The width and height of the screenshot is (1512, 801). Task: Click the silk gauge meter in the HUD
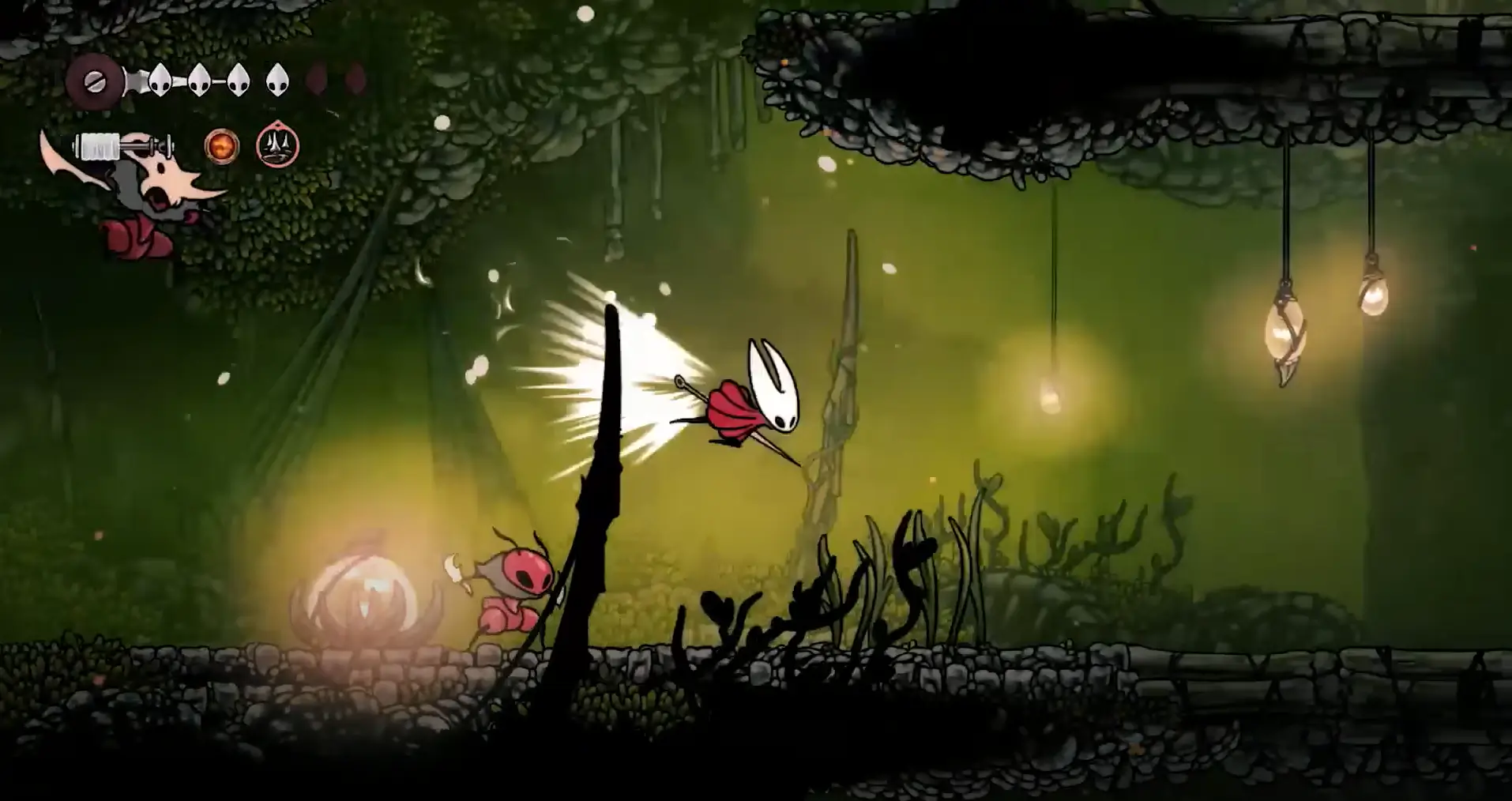pos(118,147)
